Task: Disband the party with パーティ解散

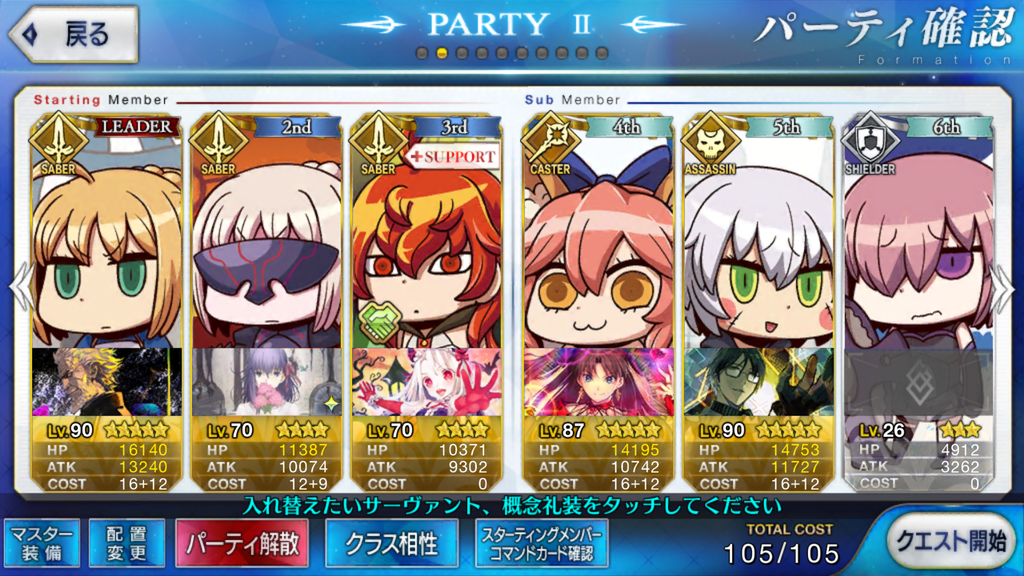Action: point(243,543)
